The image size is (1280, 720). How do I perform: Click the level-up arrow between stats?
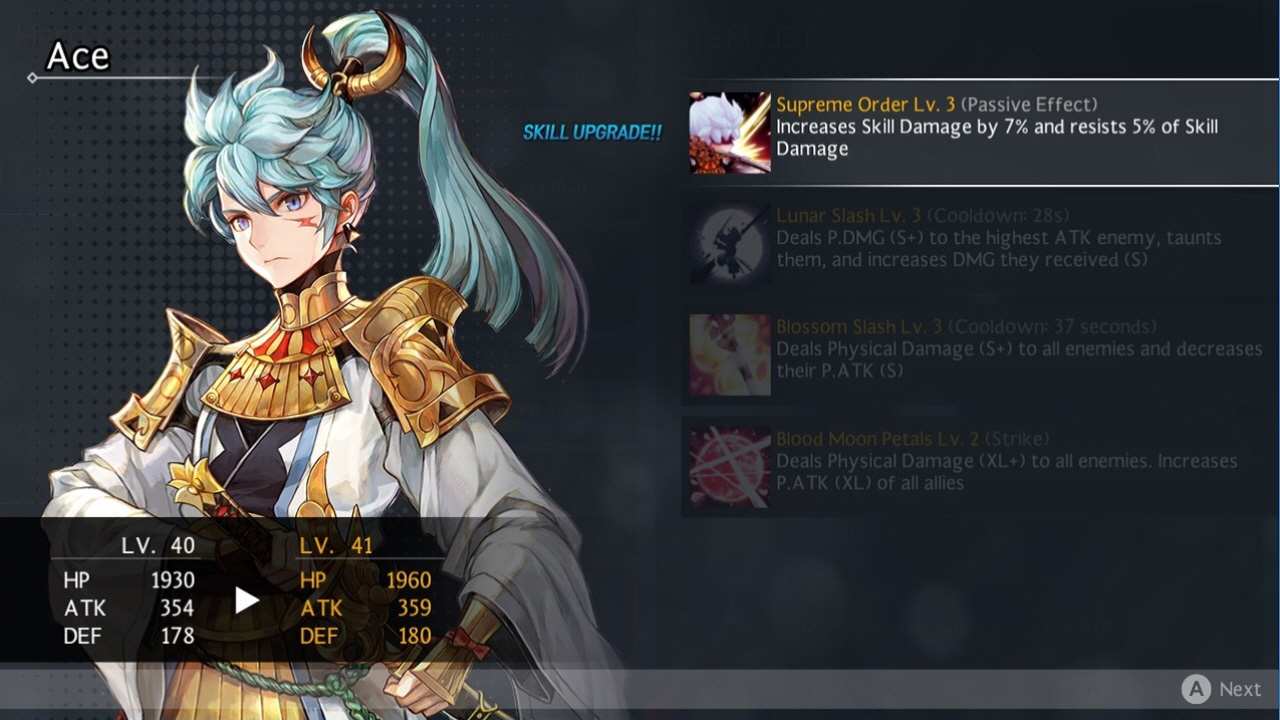click(245, 598)
